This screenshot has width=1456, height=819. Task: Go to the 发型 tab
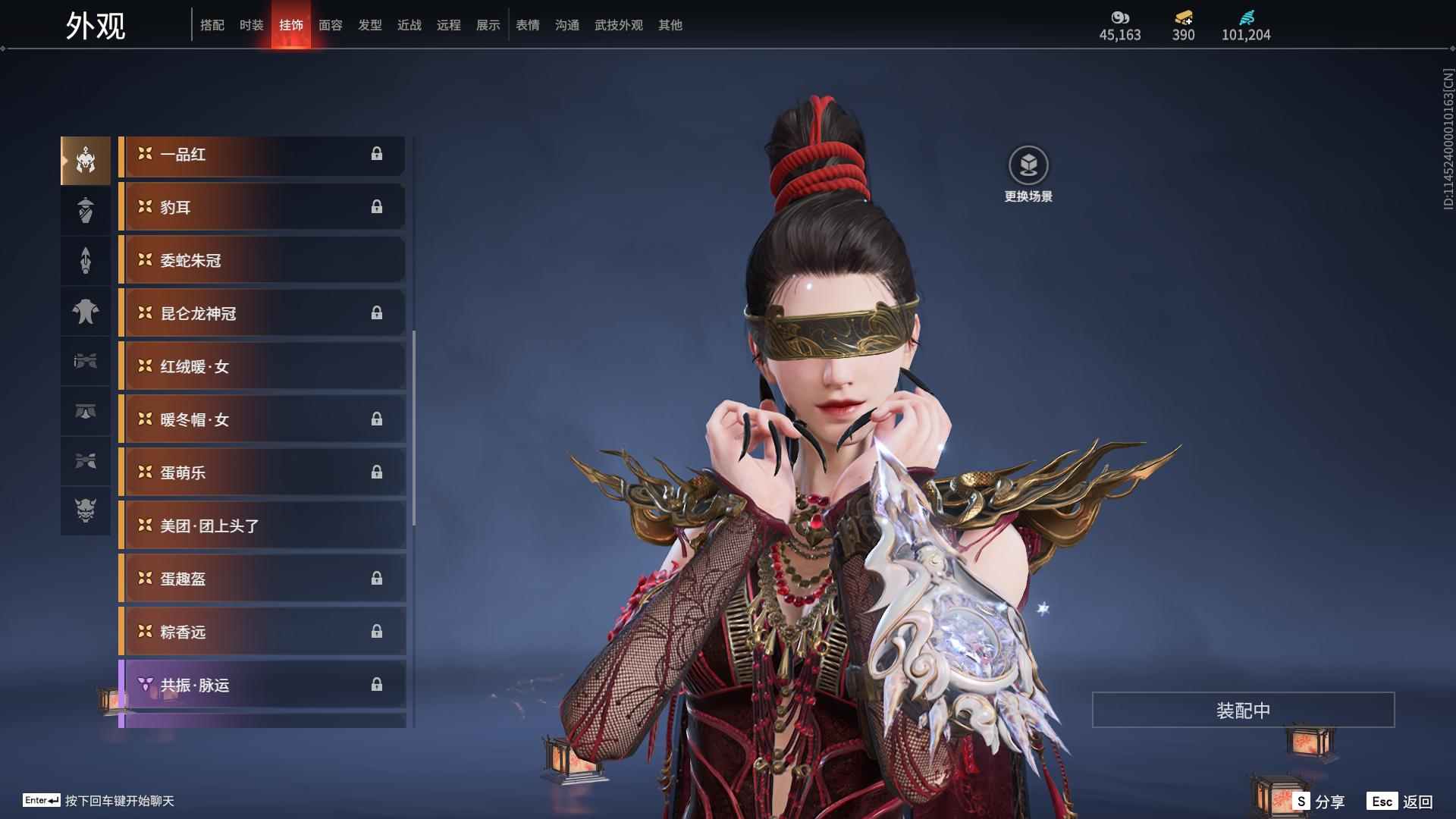[x=369, y=25]
